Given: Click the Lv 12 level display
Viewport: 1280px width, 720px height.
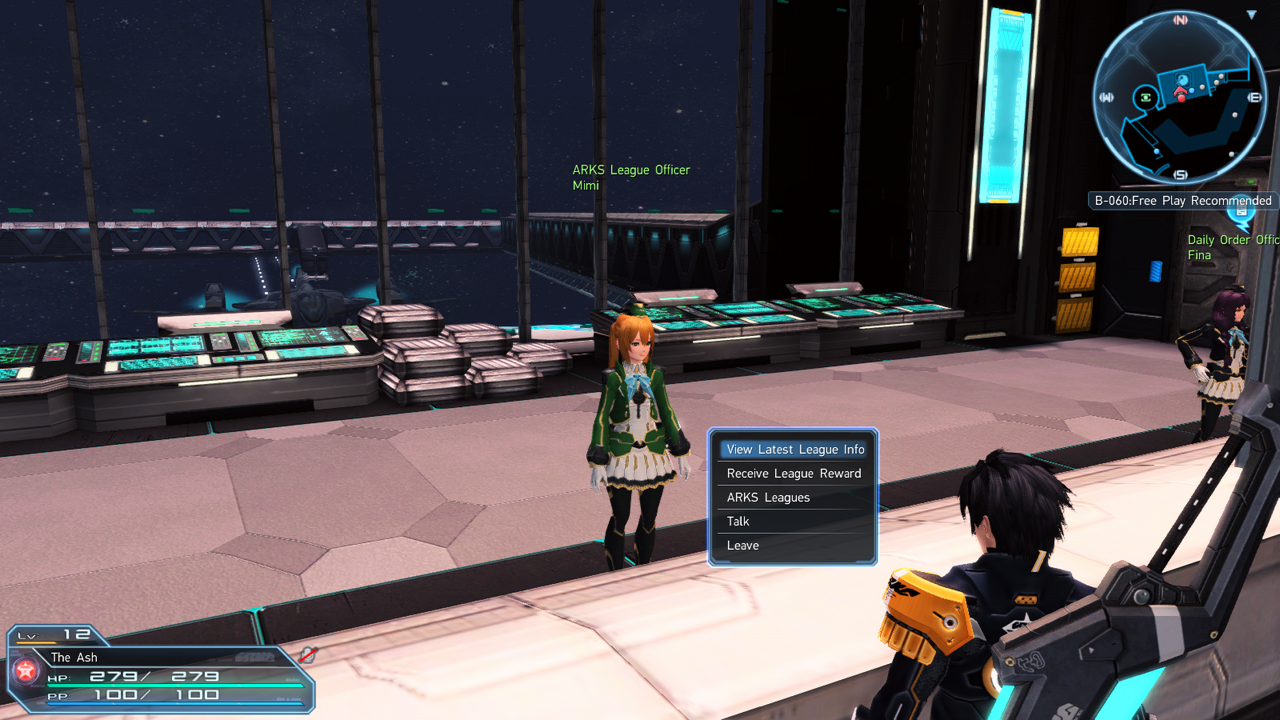Looking at the screenshot, I should (x=55, y=634).
